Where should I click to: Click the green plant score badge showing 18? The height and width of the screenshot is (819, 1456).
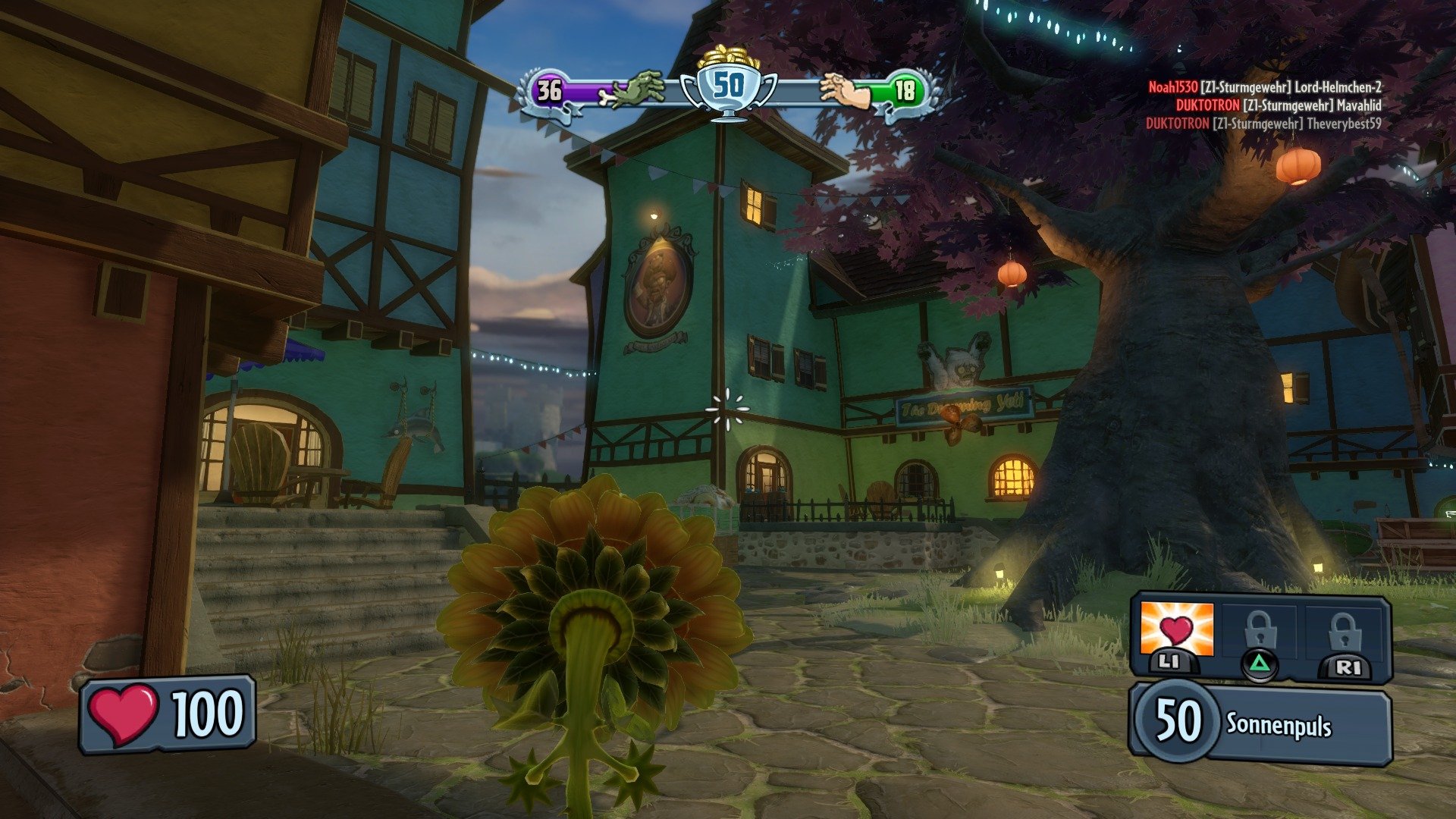click(905, 91)
